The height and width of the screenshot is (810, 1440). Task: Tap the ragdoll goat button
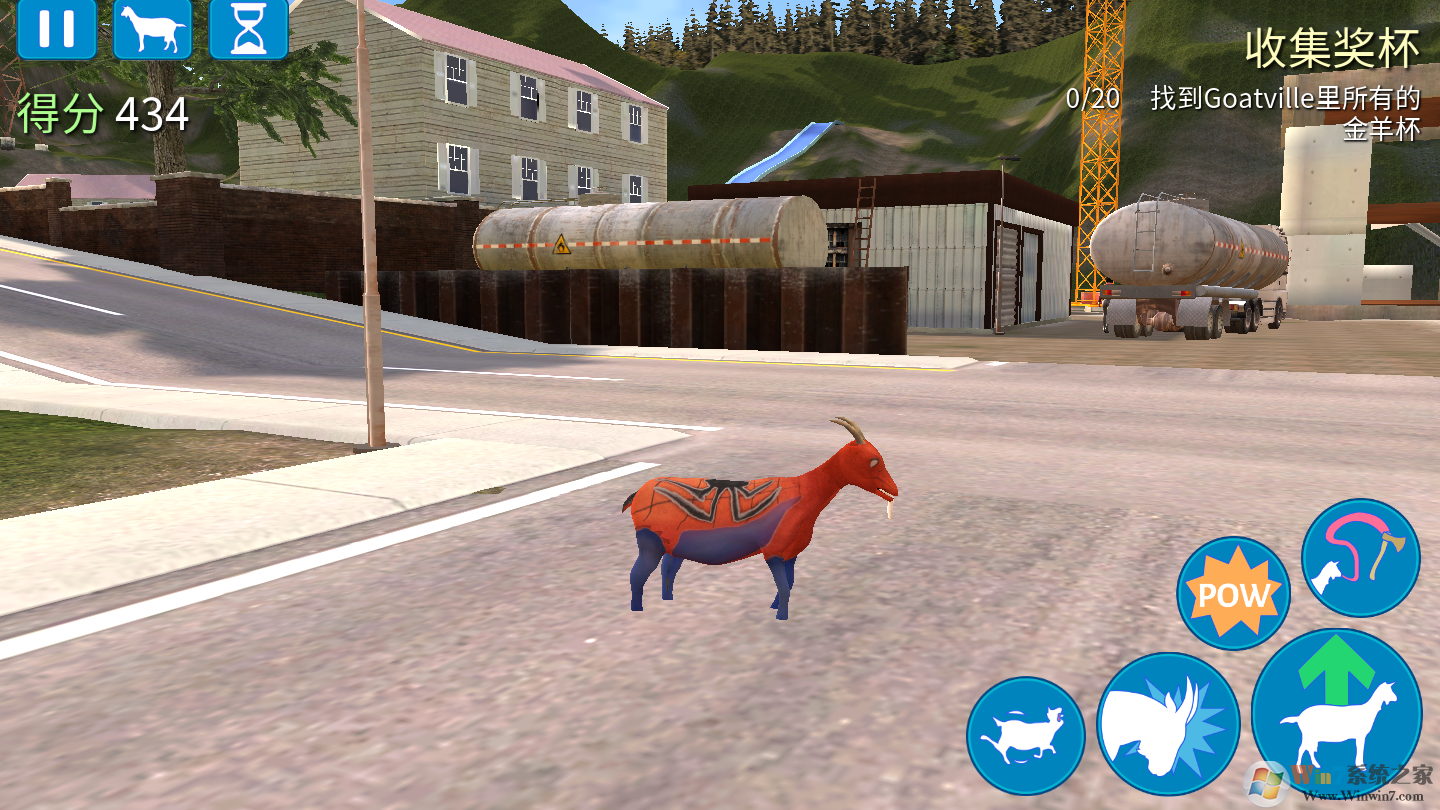point(1025,736)
